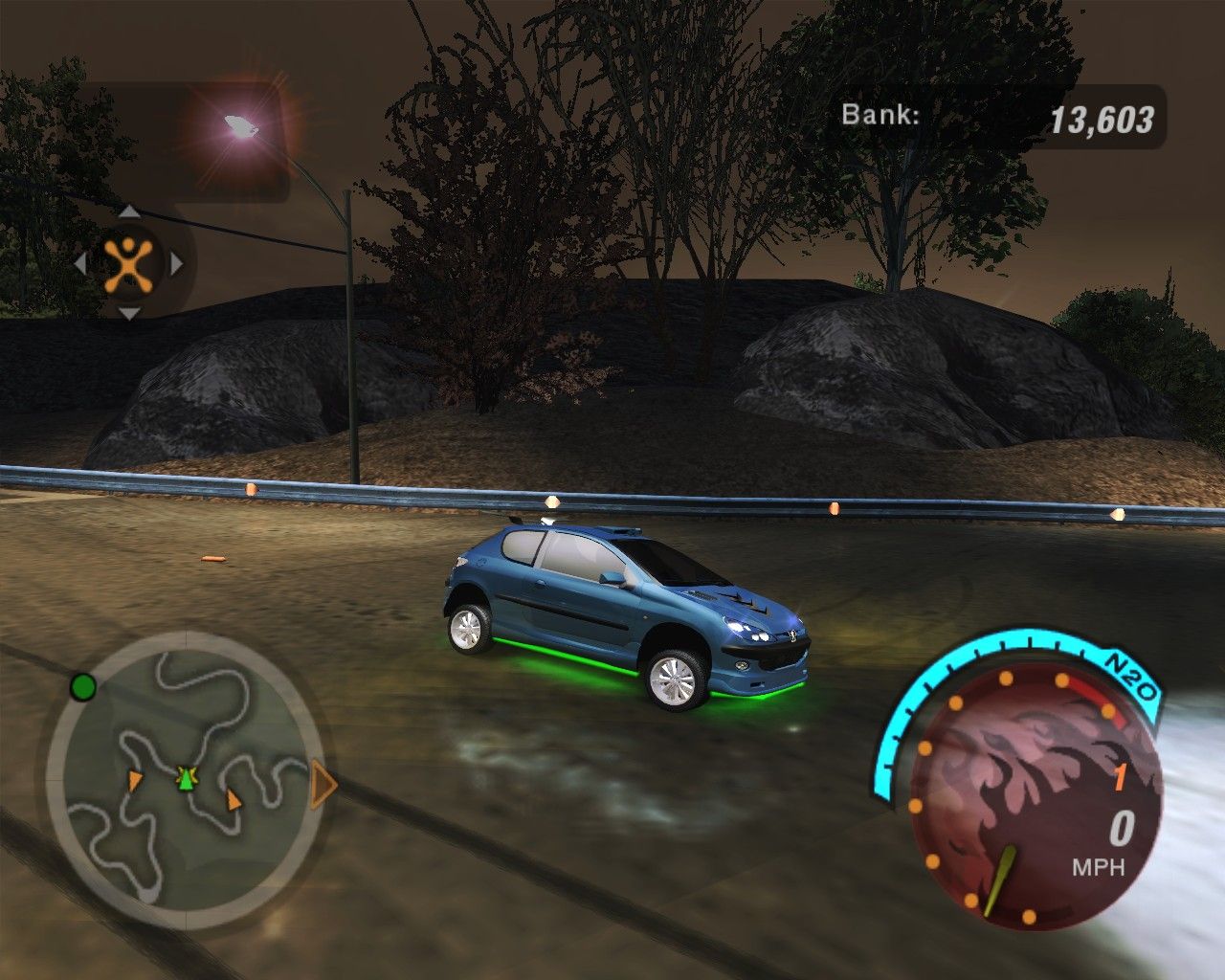Click the left arrow beside the orange X
This screenshot has width=1225, height=980.
pyautogui.click(x=81, y=262)
